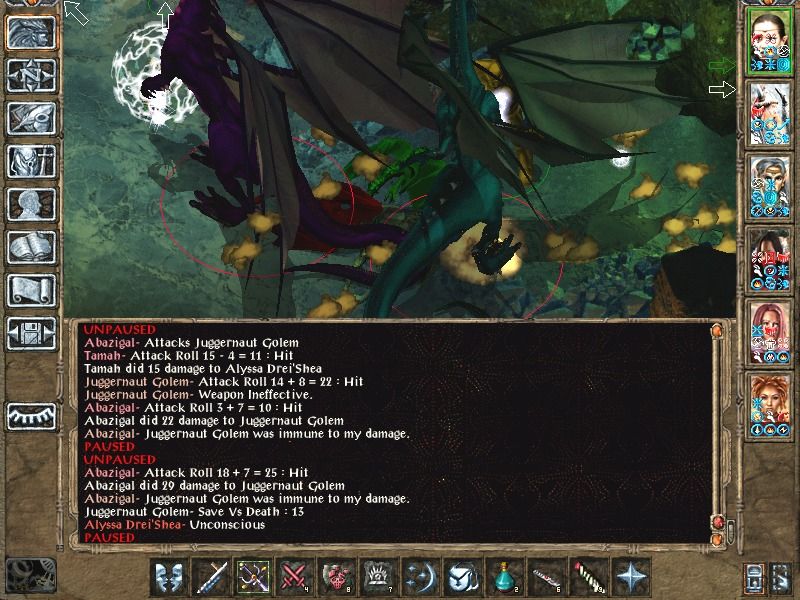Viewport: 800px width, 600px height.
Task: Select the red-haired bottom party portrait
Action: pyautogui.click(x=770, y=407)
